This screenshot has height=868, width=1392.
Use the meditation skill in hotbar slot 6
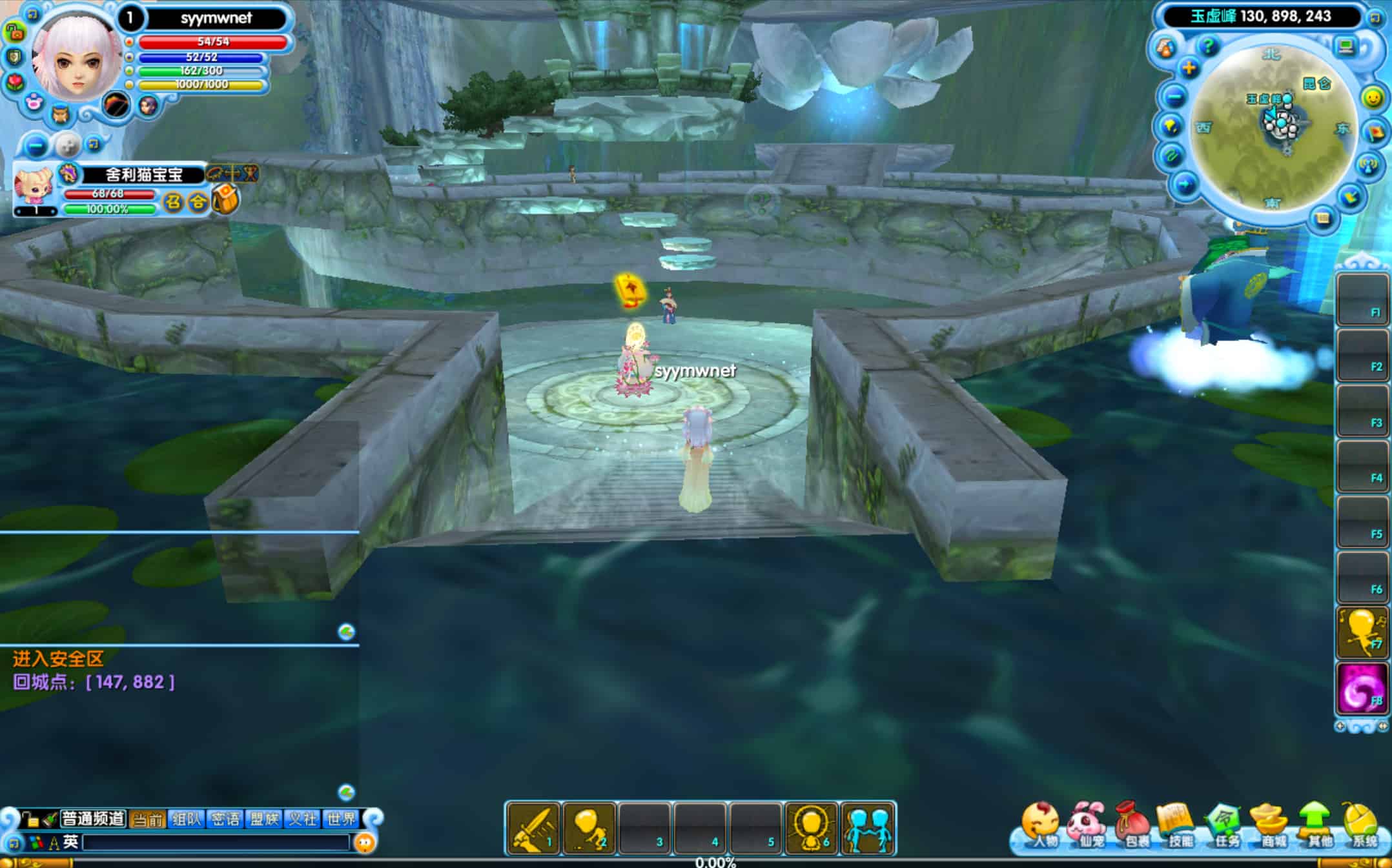click(x=812, y=828)
